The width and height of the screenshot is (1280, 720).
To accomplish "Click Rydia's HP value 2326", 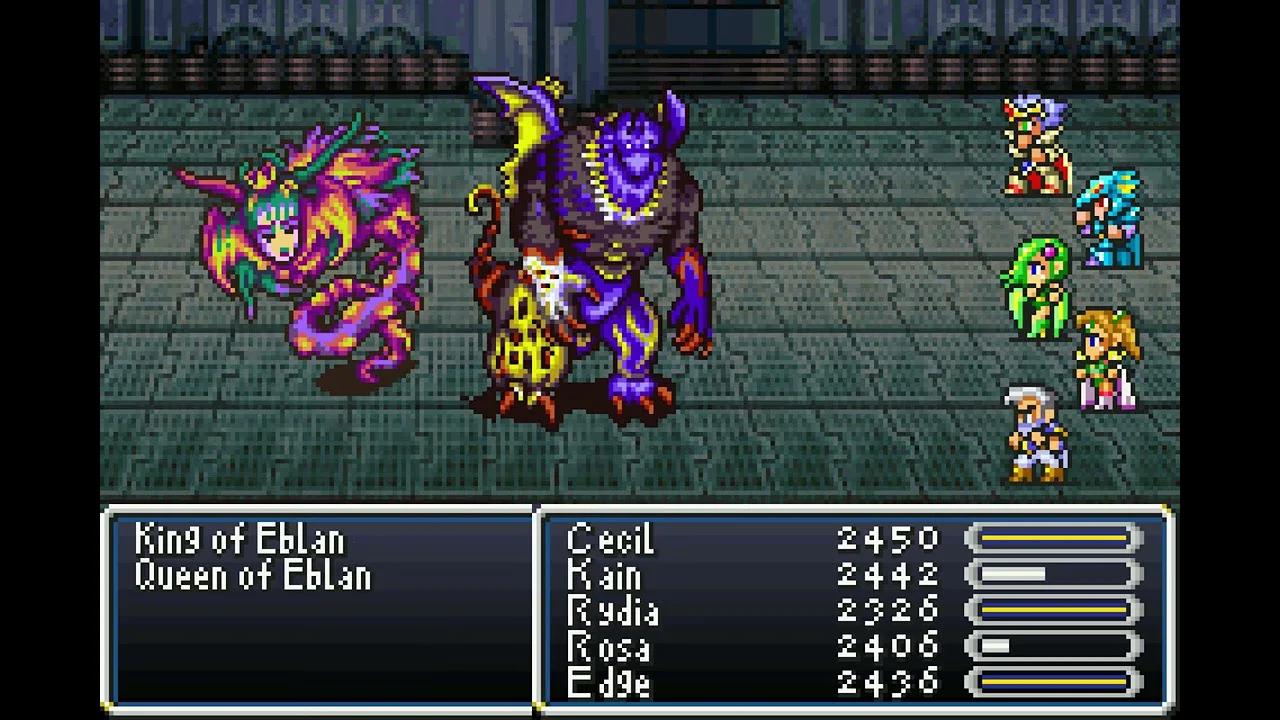I will [x=885, y=610].
